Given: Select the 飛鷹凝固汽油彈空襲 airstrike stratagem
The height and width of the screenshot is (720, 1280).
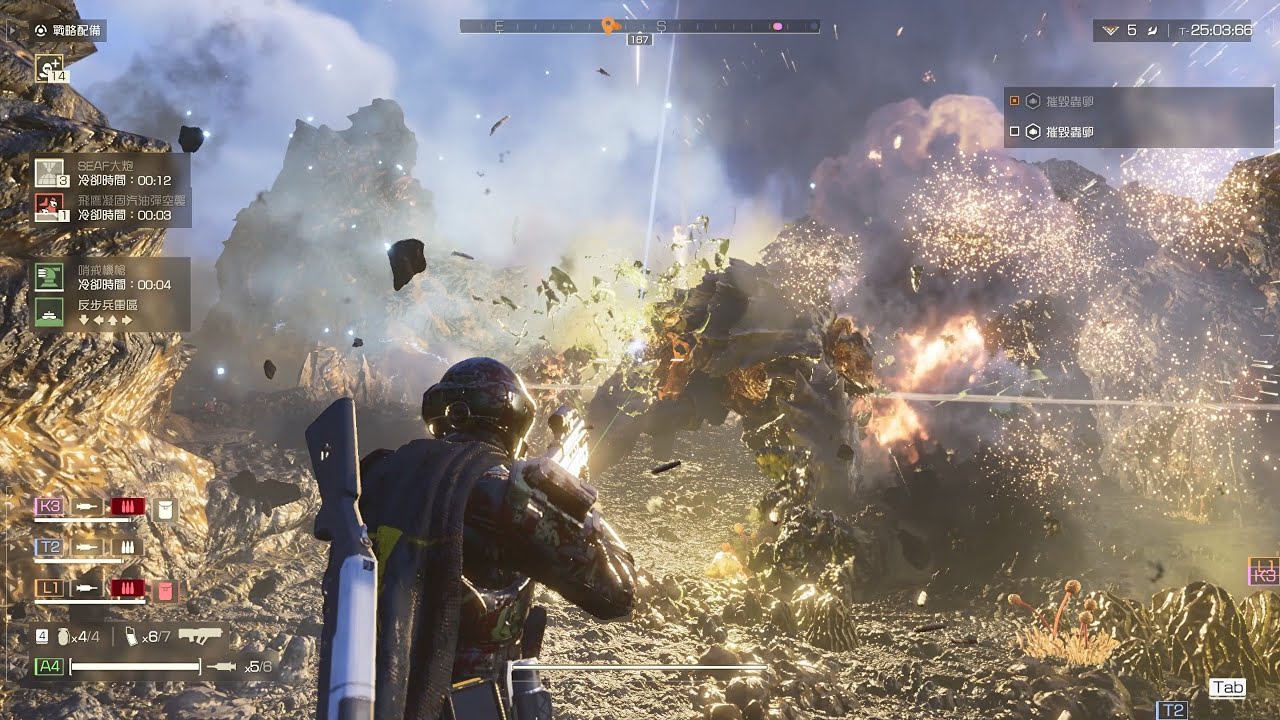Looking at the screenshot, I should [x=50, y=207].
